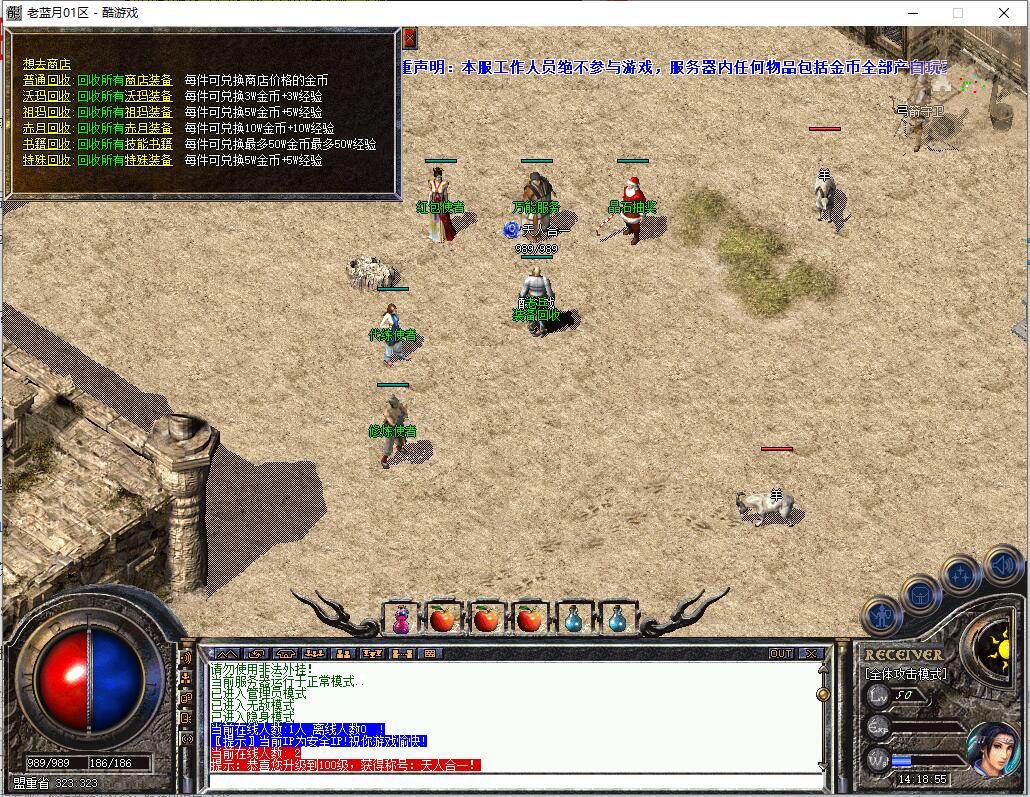The width and height of the screenshot is (1030, 797).
Task: Click the speaker sound round button
Action: click(x=1002, y=566)
